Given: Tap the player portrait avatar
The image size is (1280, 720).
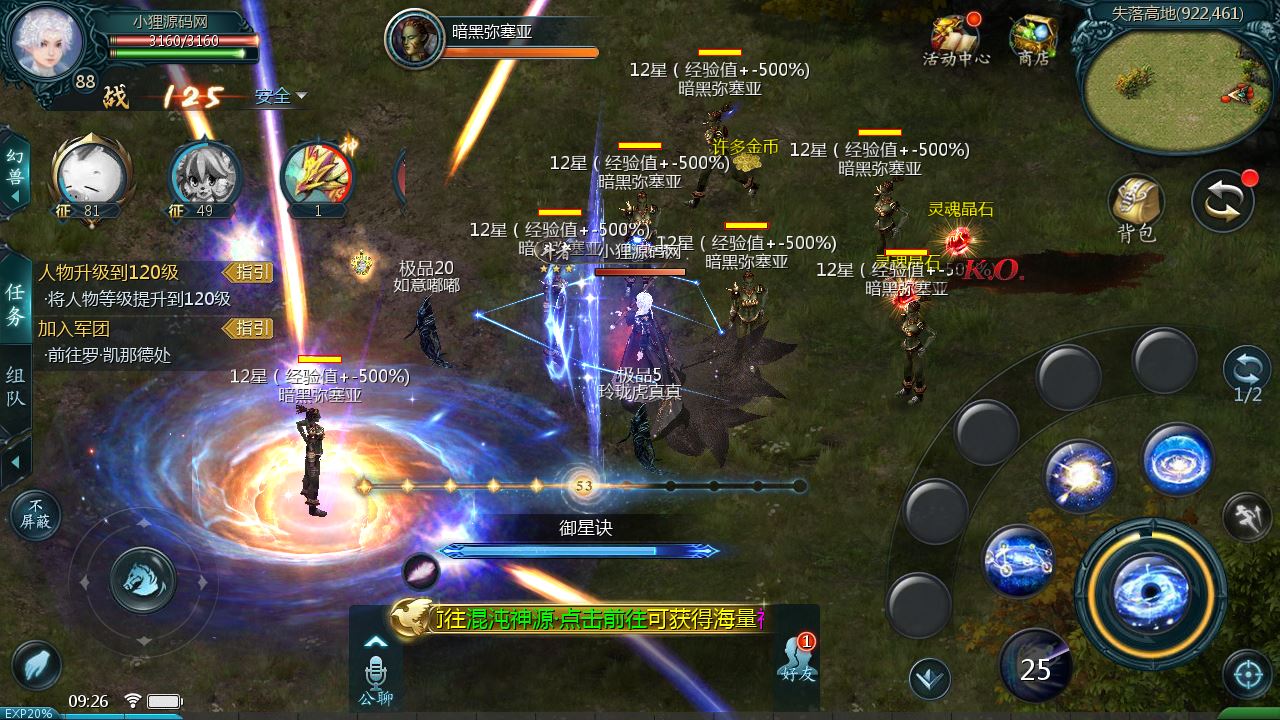Looking at the screenshot, I should click(x=46, y=42).
